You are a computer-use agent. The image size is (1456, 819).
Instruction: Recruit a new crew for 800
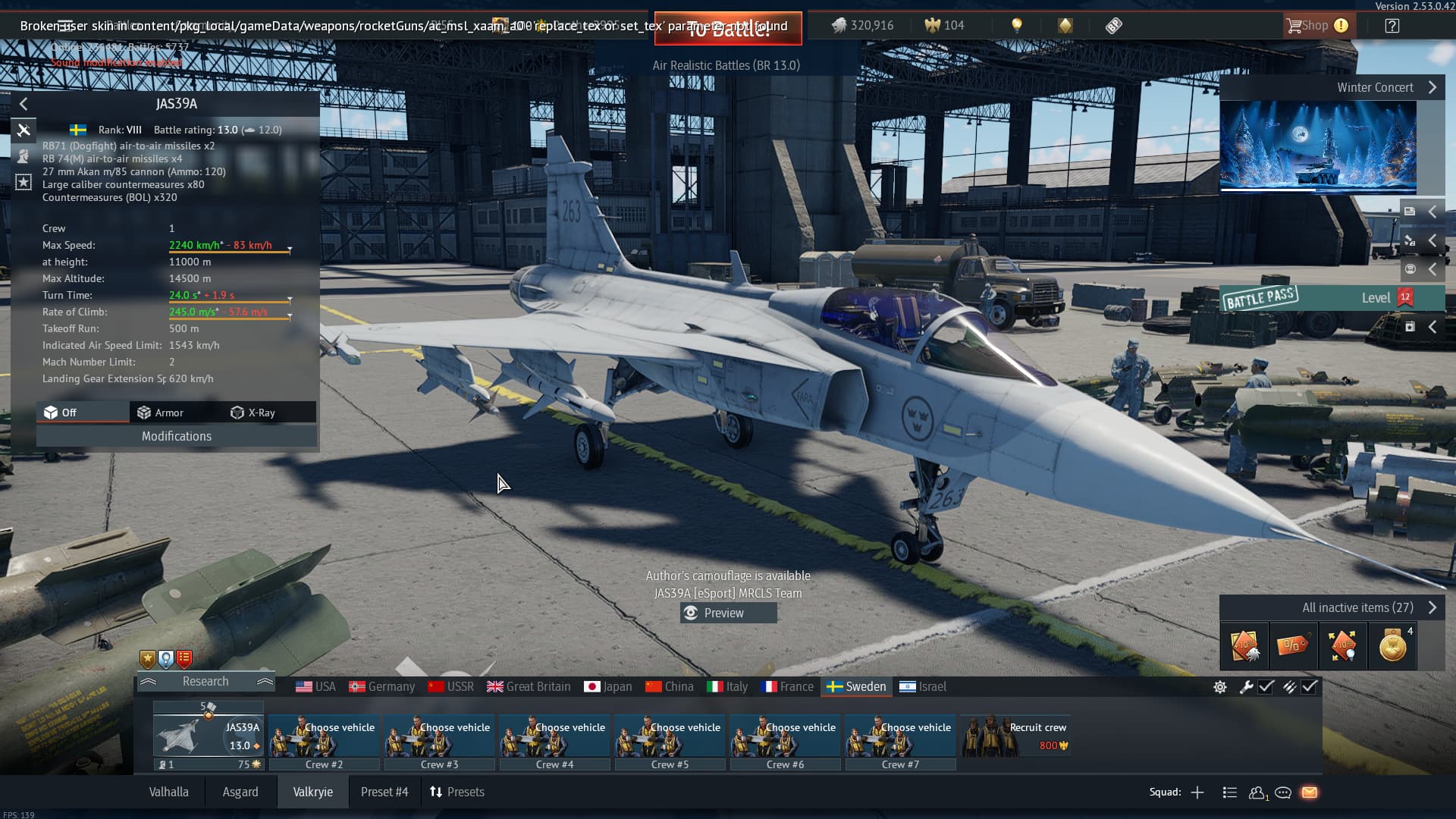pyautogui.click(x=1016, y=736)
